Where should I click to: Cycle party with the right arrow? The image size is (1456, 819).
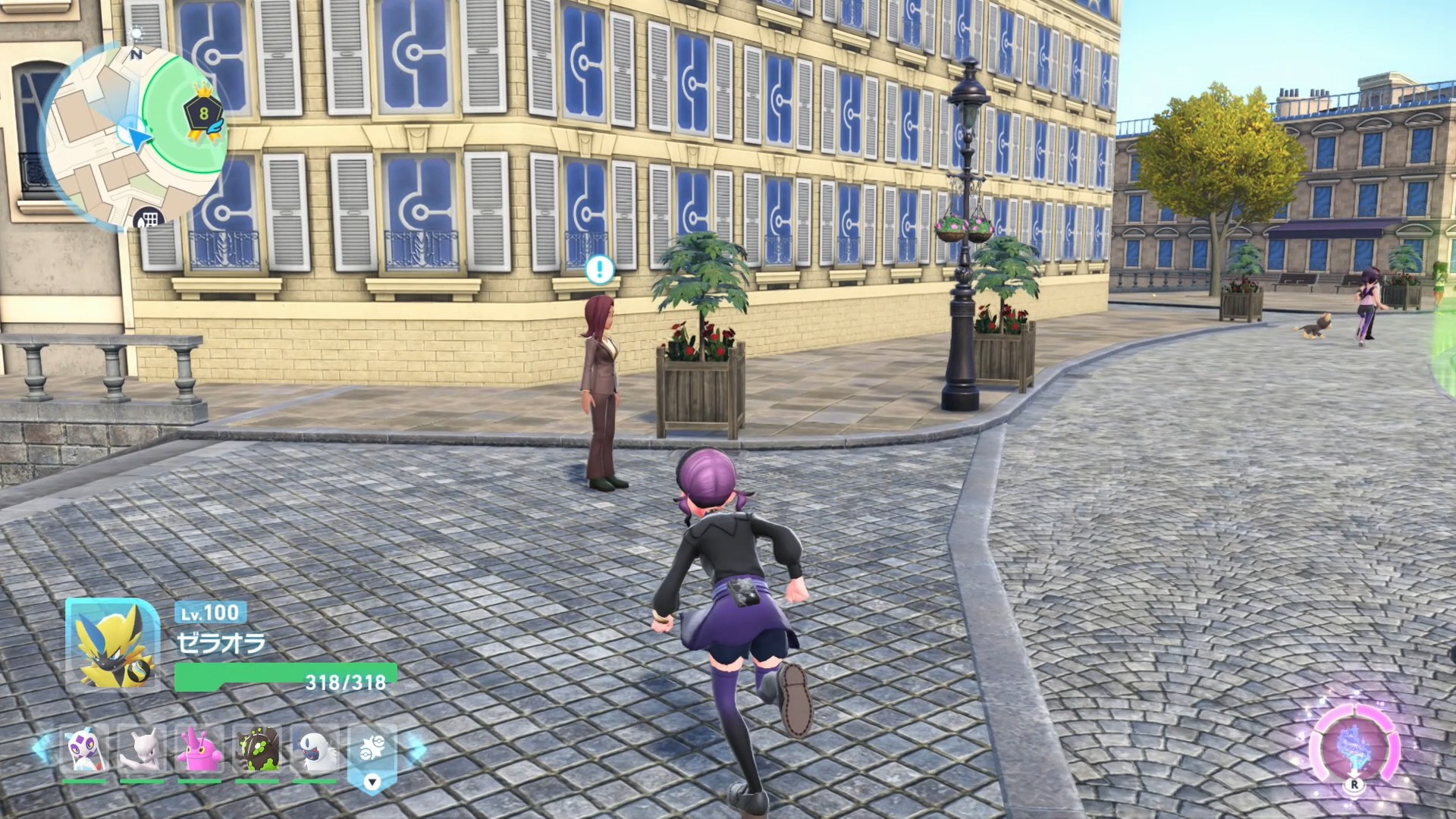point(416,748)
